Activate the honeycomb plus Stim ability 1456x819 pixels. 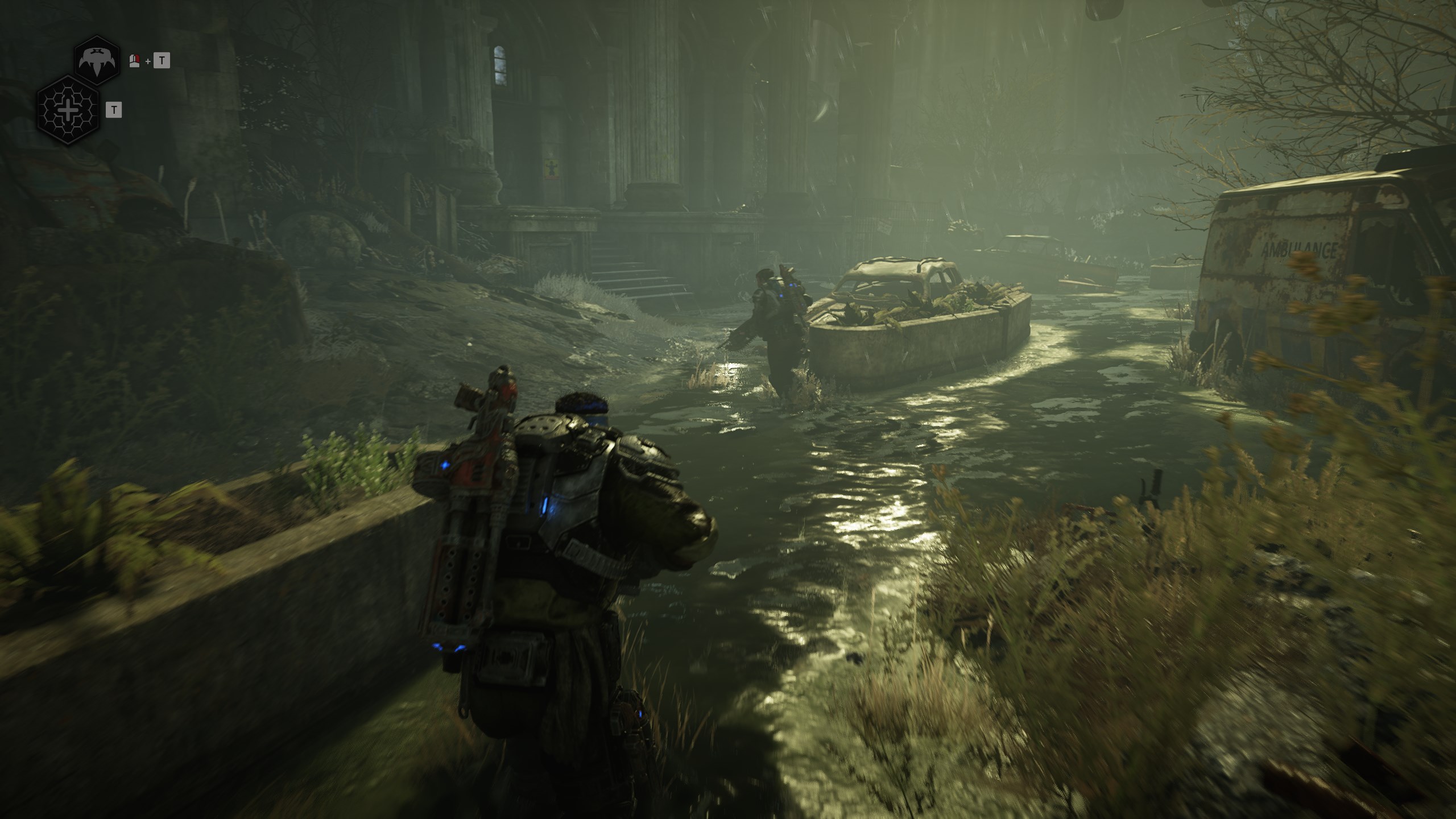click(68, 109)
